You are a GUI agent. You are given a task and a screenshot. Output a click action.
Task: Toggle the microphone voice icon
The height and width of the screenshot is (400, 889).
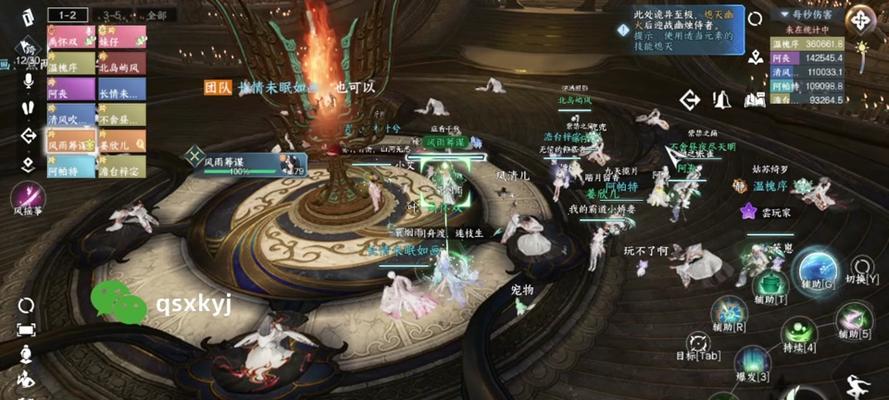tap(26, 80)
